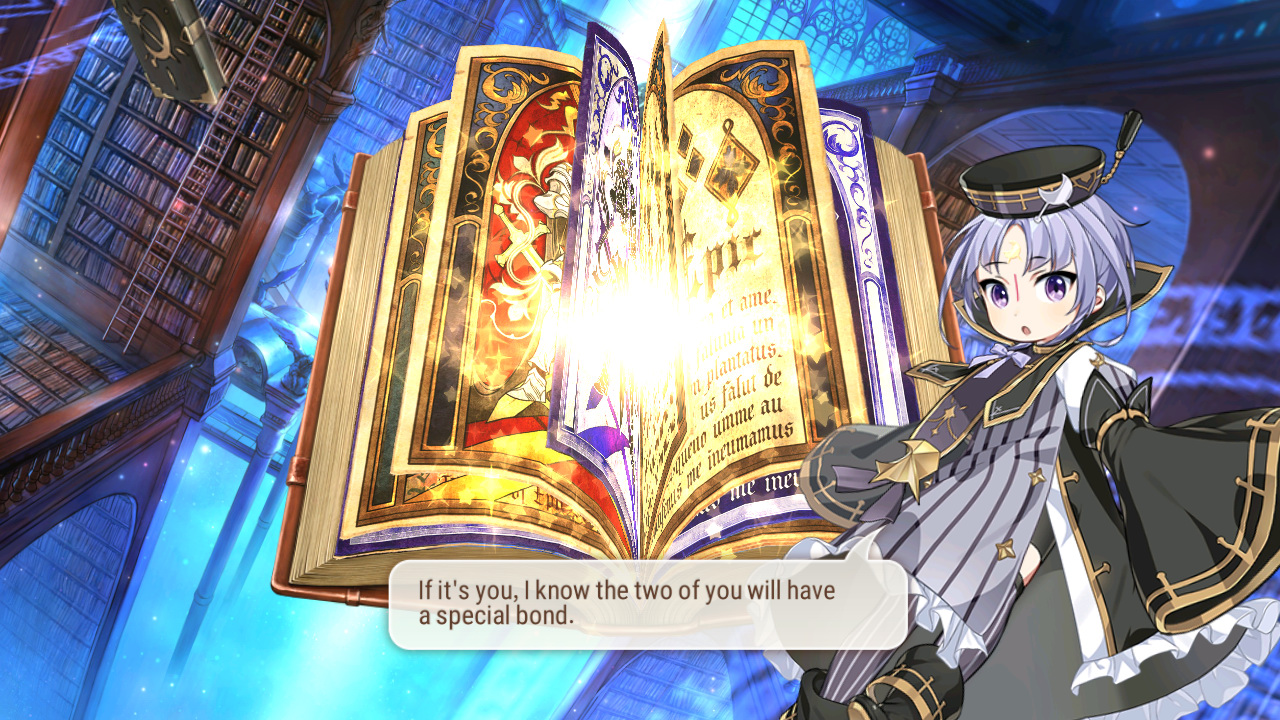This screenshot has width=1280, height=720.
Task: Advance the special bond dialogue box
Action: (x=647, y=604)
